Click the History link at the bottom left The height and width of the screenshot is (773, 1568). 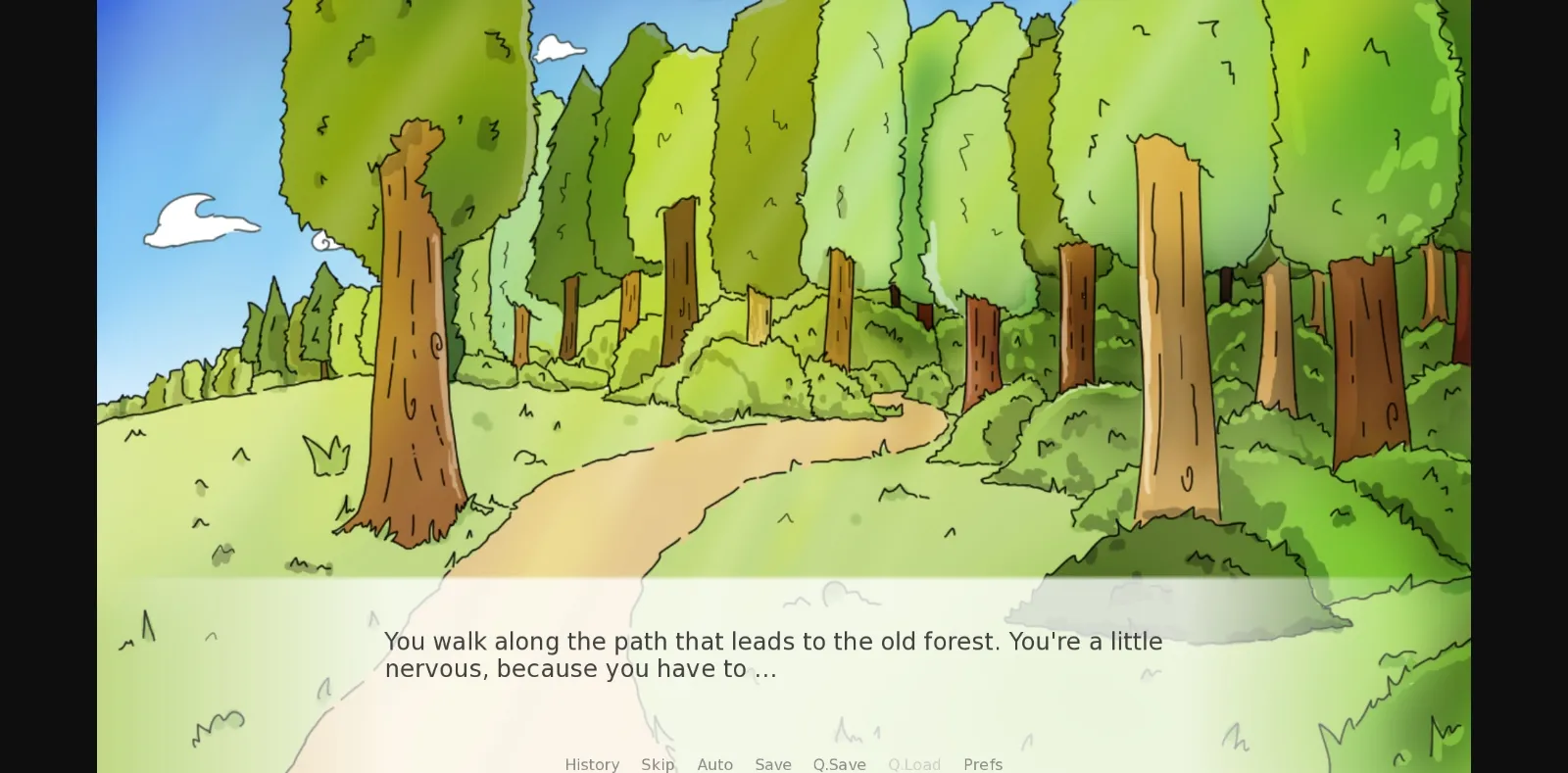(x=592, y=764)
